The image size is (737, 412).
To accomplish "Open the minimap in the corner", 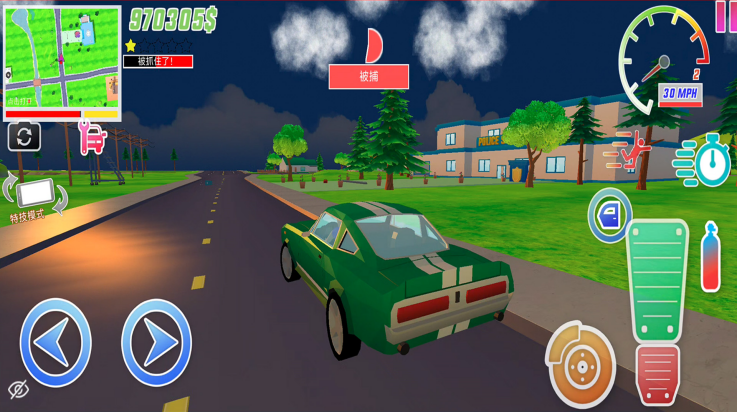I will click(62, 62).
